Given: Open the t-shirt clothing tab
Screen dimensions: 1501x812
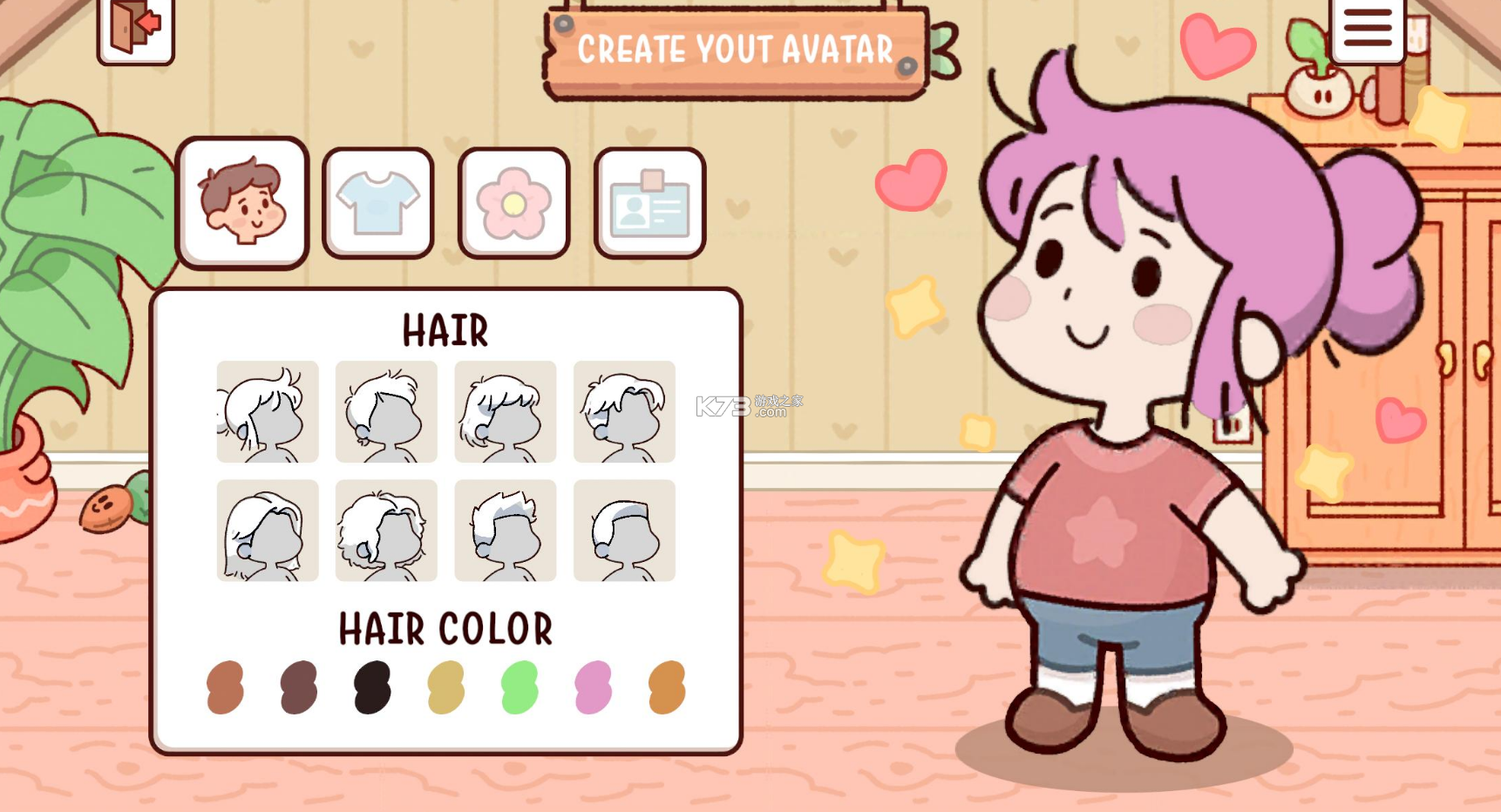Looking at the screenshot, I should tap(378, 203).
